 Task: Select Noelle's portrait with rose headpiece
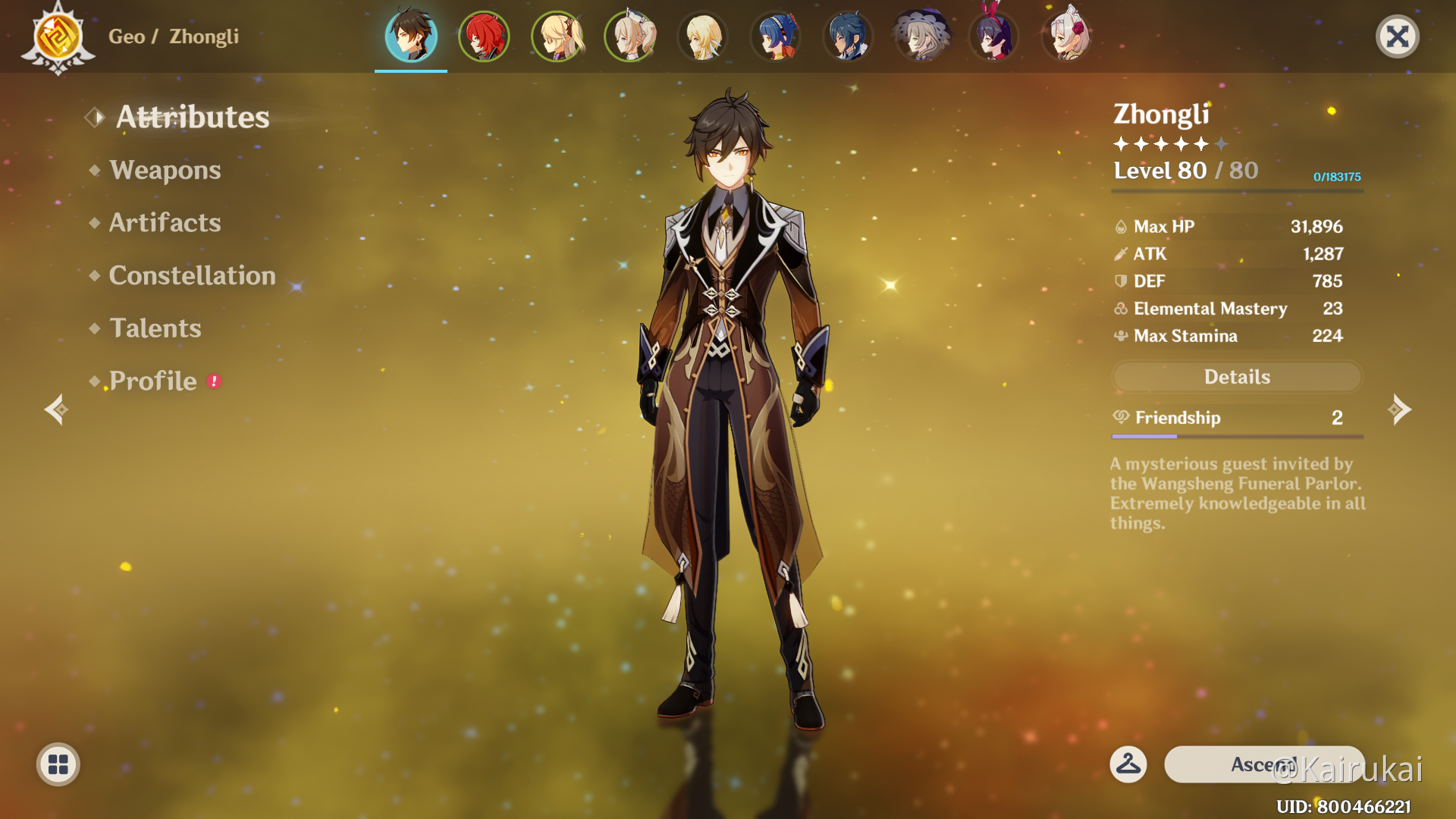1066,36
